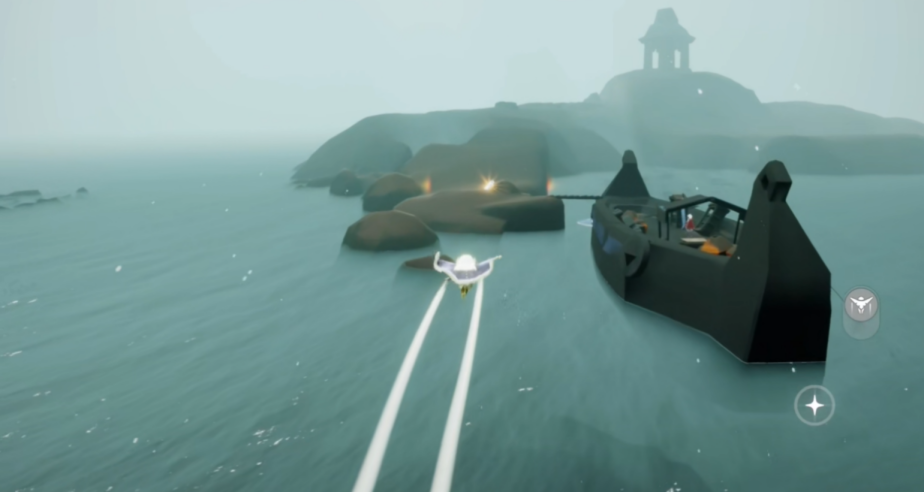Screen dimensions: 924x492
Task: Activate the four-point star call button
Action: point(814,405)
